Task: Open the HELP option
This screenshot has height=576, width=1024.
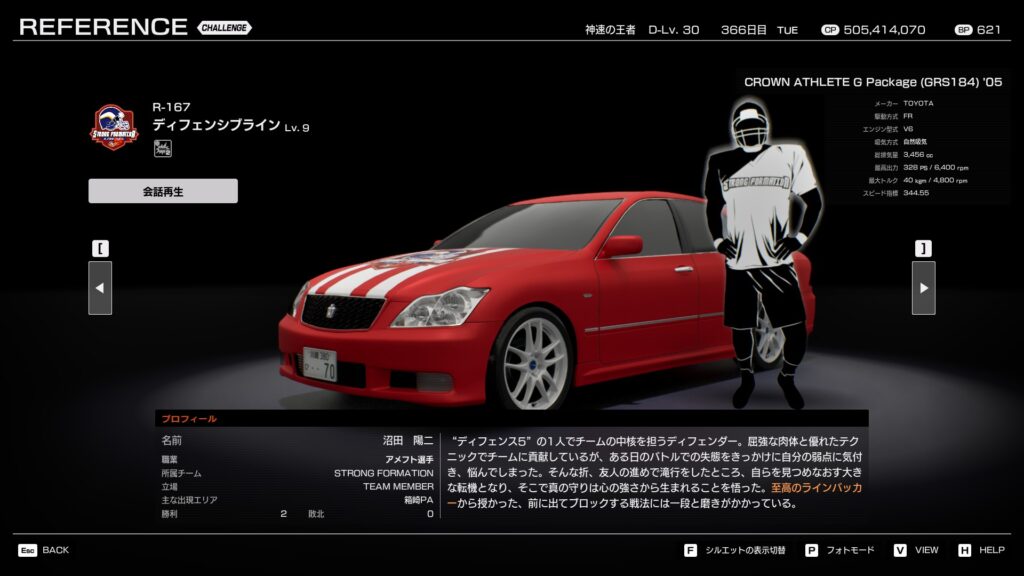Action: [x=981, y=550]
